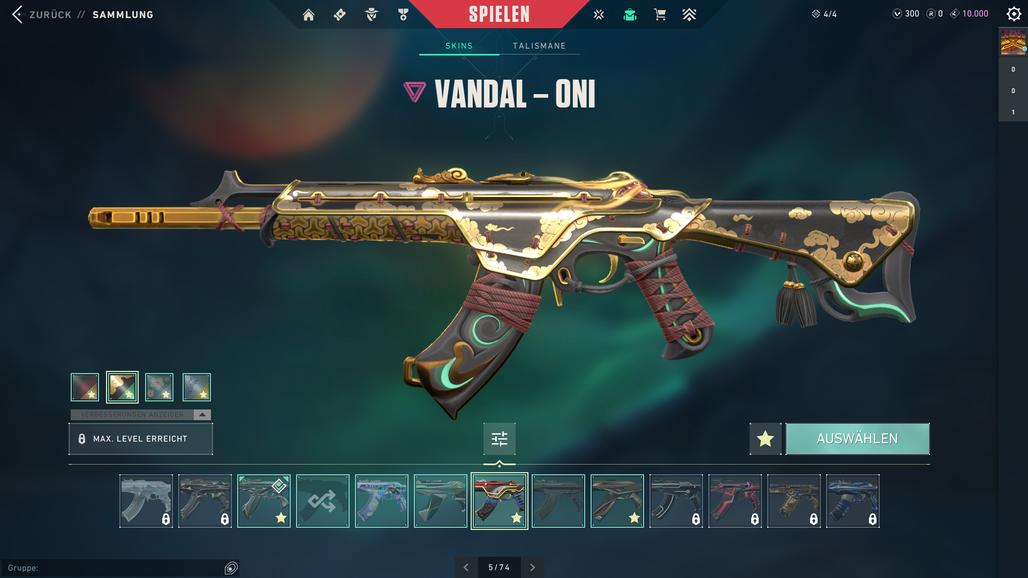This screenshot has height=578, width=1028.
Task: Pick the blue locked Vandal skin thumbnail
Action: 853,500
